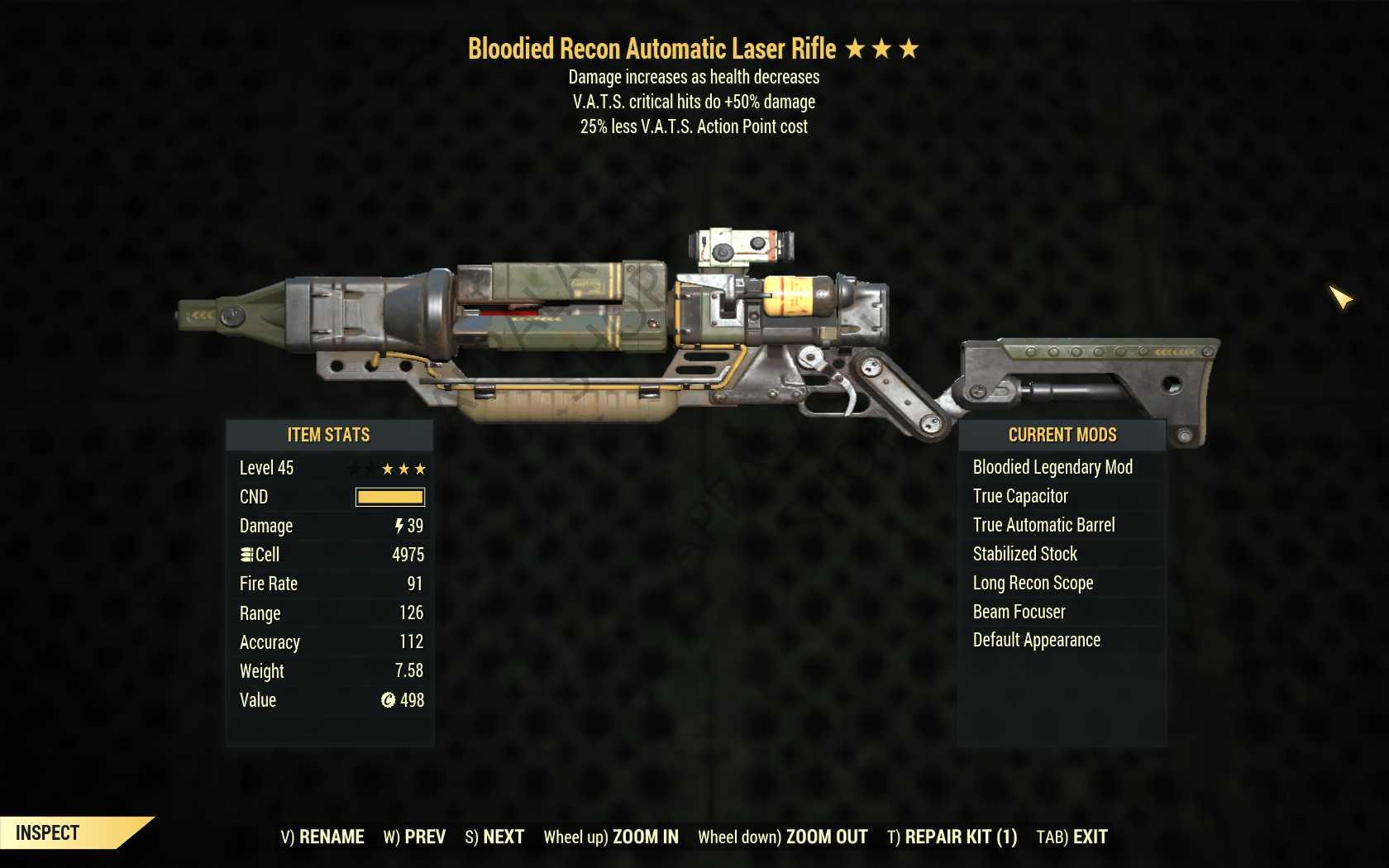Click the recon scope mounted on the rifle

click(738, 246)
